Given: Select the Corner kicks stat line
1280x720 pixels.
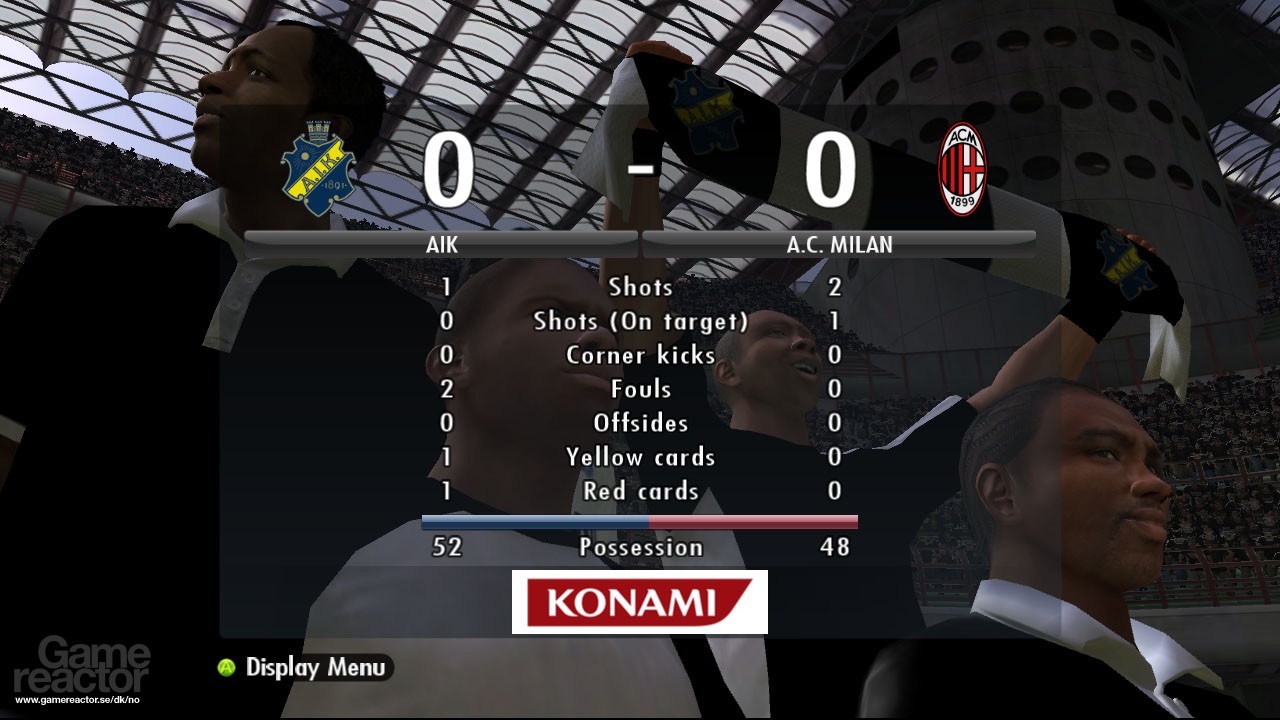Looking at the screenshot, I should [x=640, y=355].
